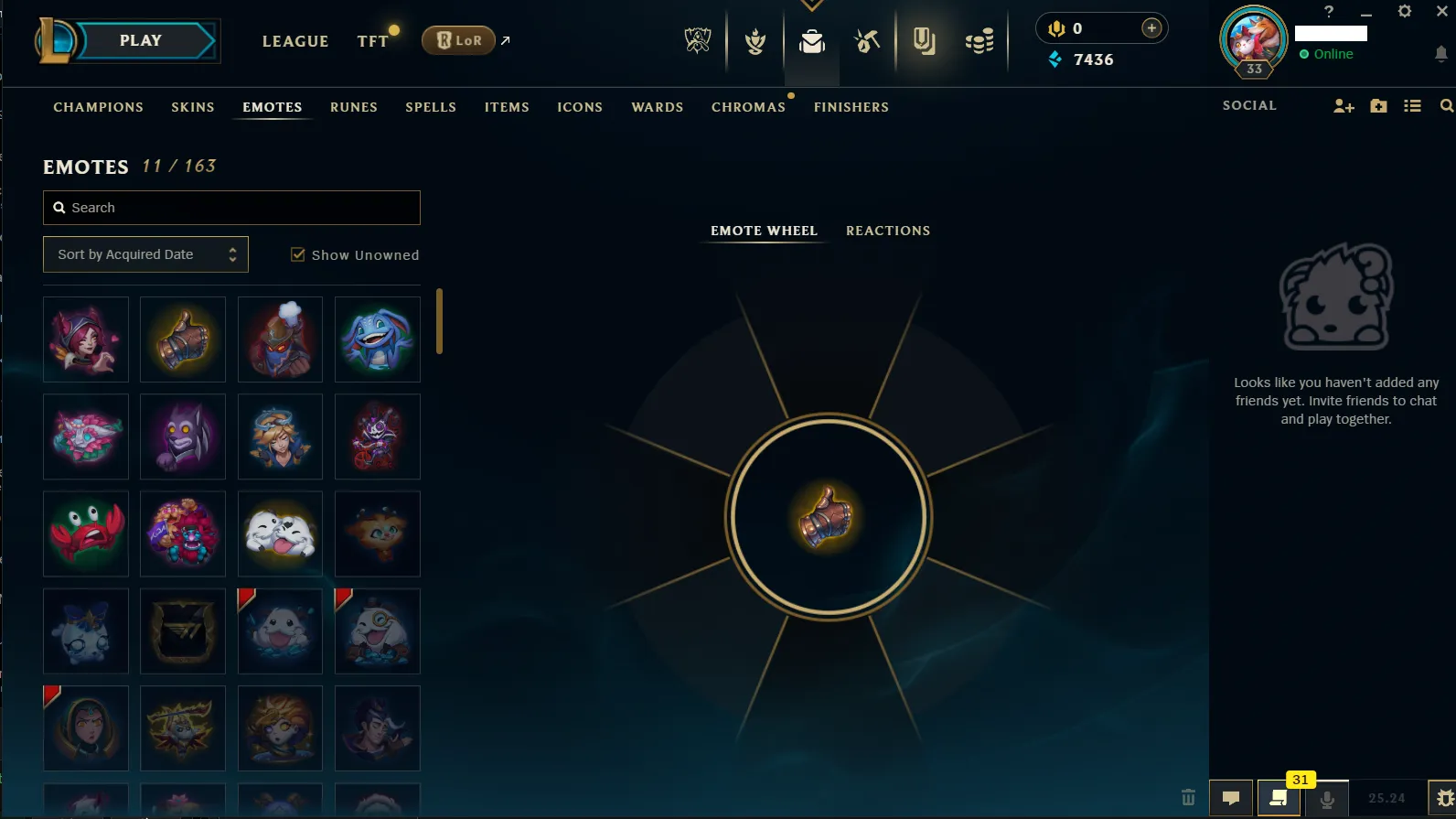Toggle online status indicator
This screenshot has height=819, width=1456.
point(1306,54)
